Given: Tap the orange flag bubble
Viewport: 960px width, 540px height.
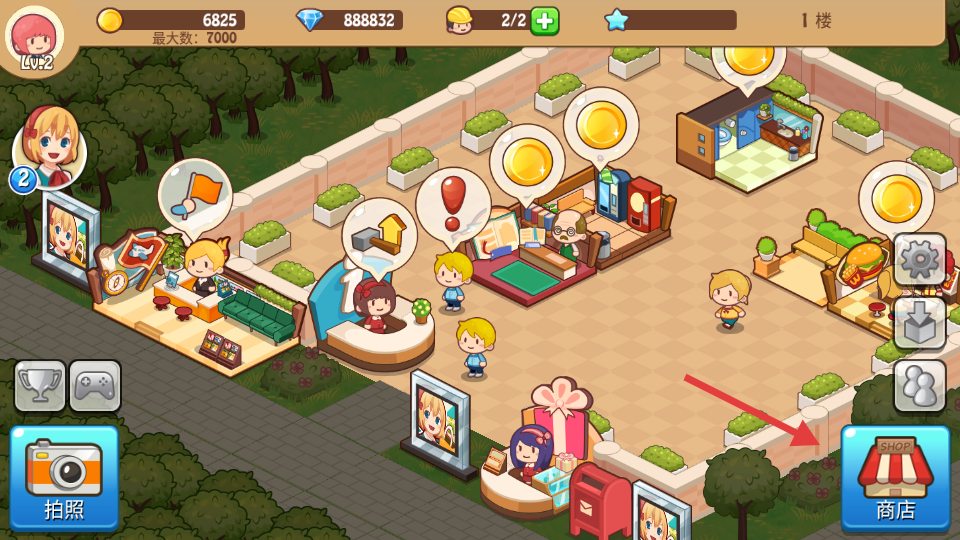Looking at the screenshot, I should 195,193.
